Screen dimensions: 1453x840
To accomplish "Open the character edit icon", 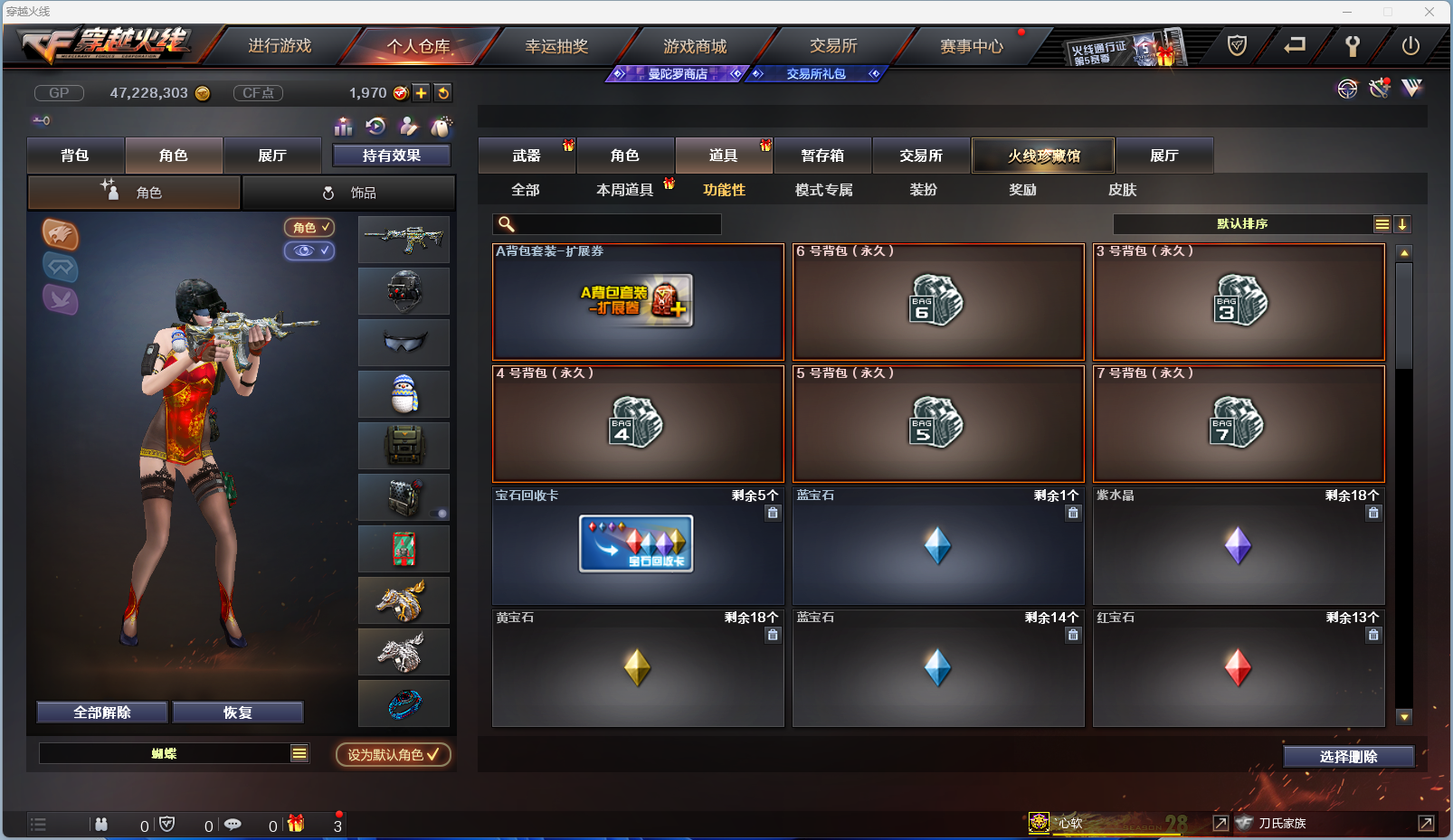I will (409, 126).
